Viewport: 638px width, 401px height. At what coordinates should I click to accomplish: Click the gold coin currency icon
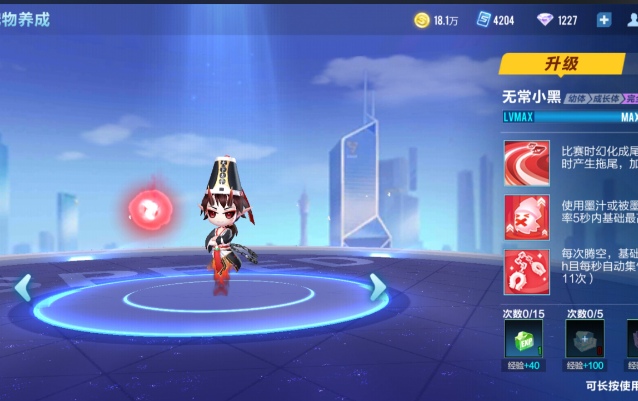422,19
